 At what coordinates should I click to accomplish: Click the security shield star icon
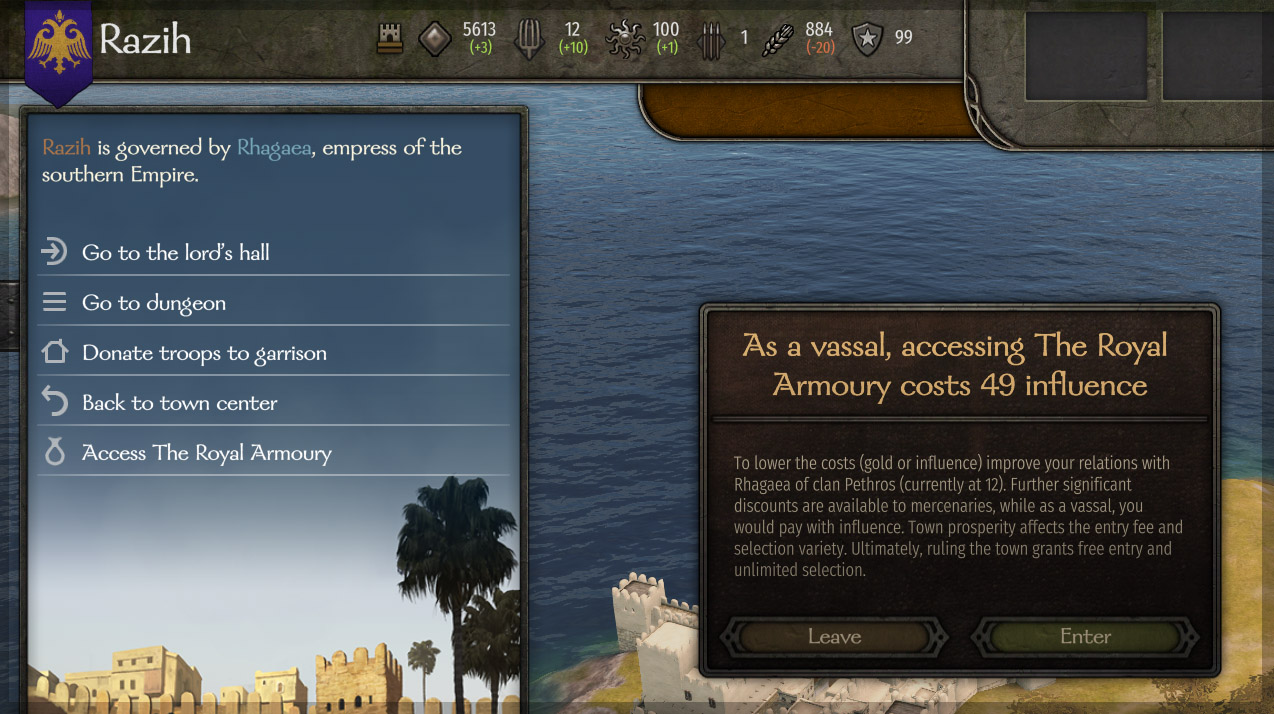tap(867, 40)
